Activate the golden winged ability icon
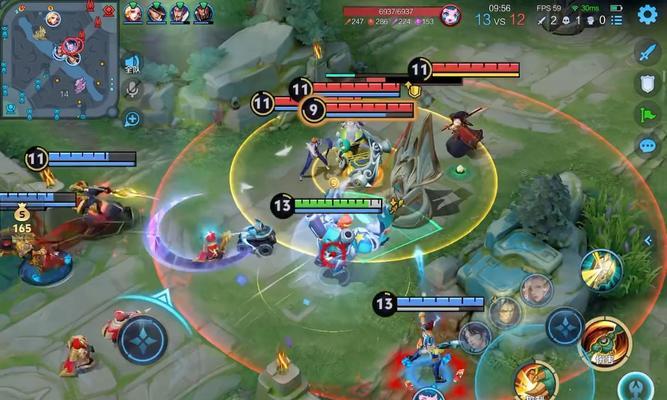667x400 pixels. tap(602, 270)
